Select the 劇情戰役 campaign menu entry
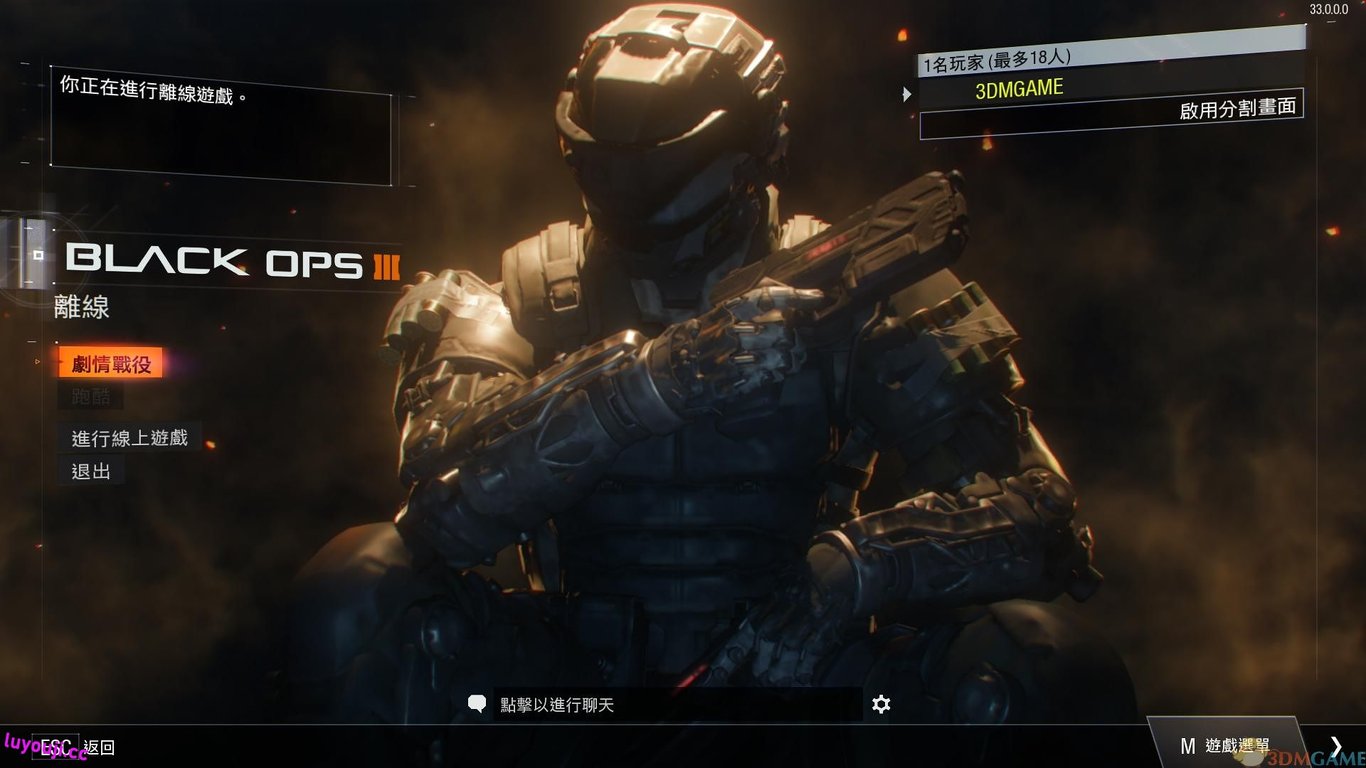The width and height of the screenshot is (1366, 768). (x=111, y=364)
